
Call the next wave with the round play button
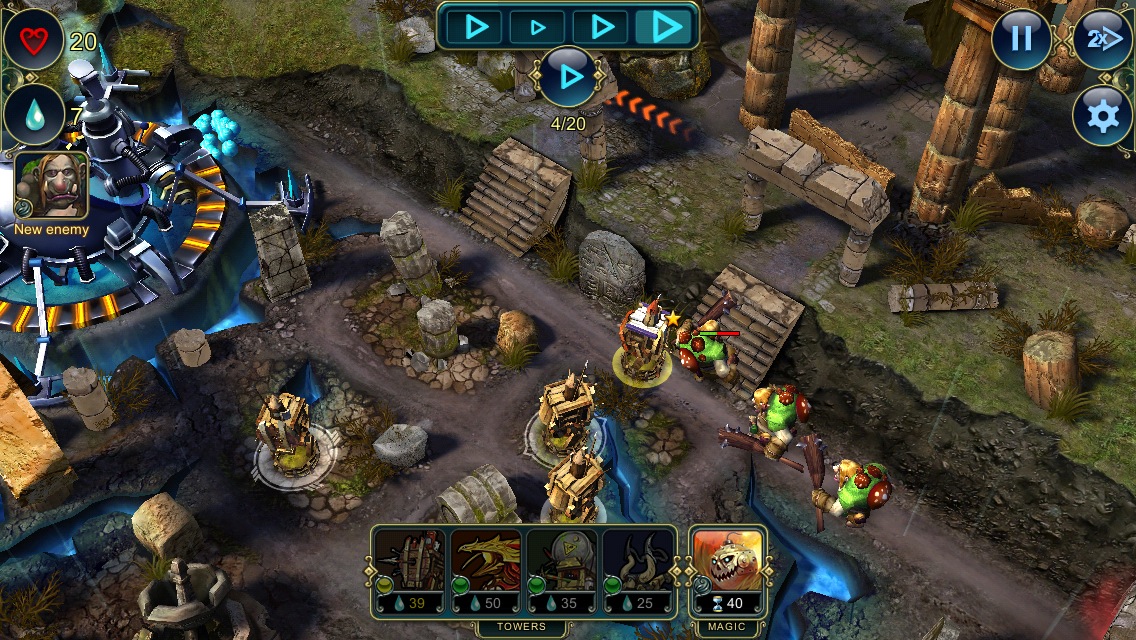tap(569, 77)
